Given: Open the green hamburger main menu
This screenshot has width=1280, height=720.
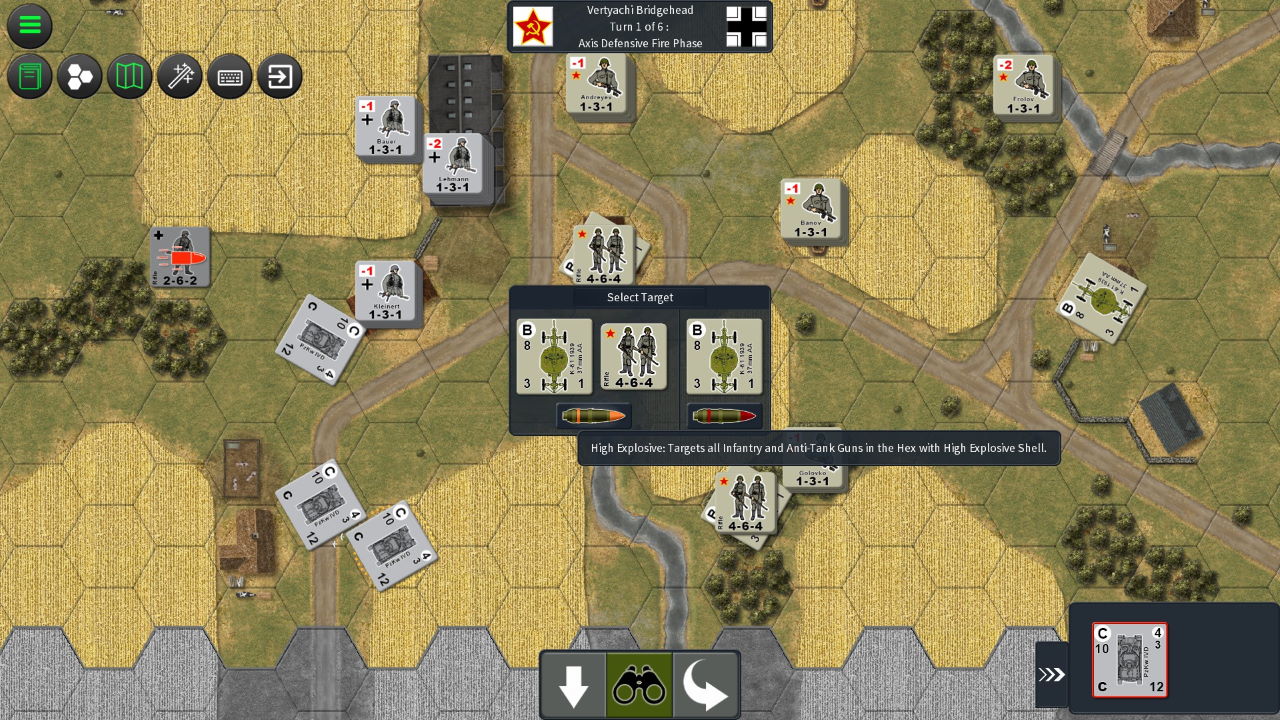Looking at the screenshot, I should (x=30, y=26).
